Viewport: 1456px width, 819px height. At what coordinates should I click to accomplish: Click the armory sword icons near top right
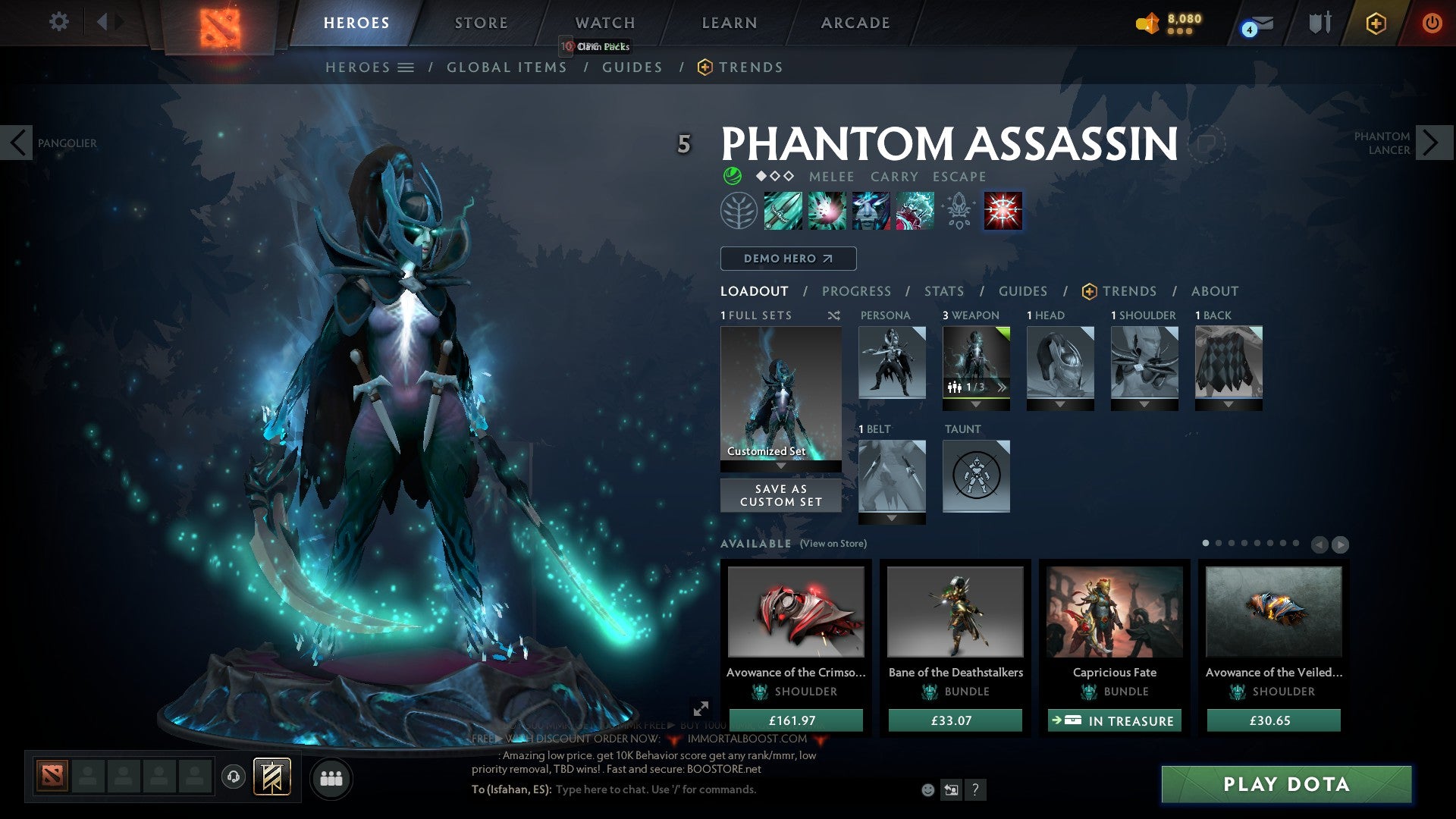tap(1319, 23)
